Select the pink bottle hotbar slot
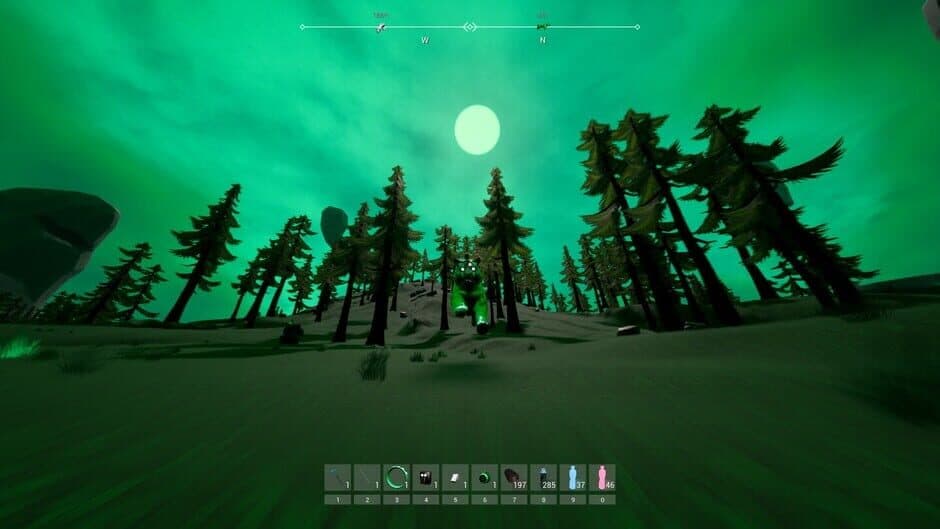This screenshot has width=940, height=529. pos(602,477)
